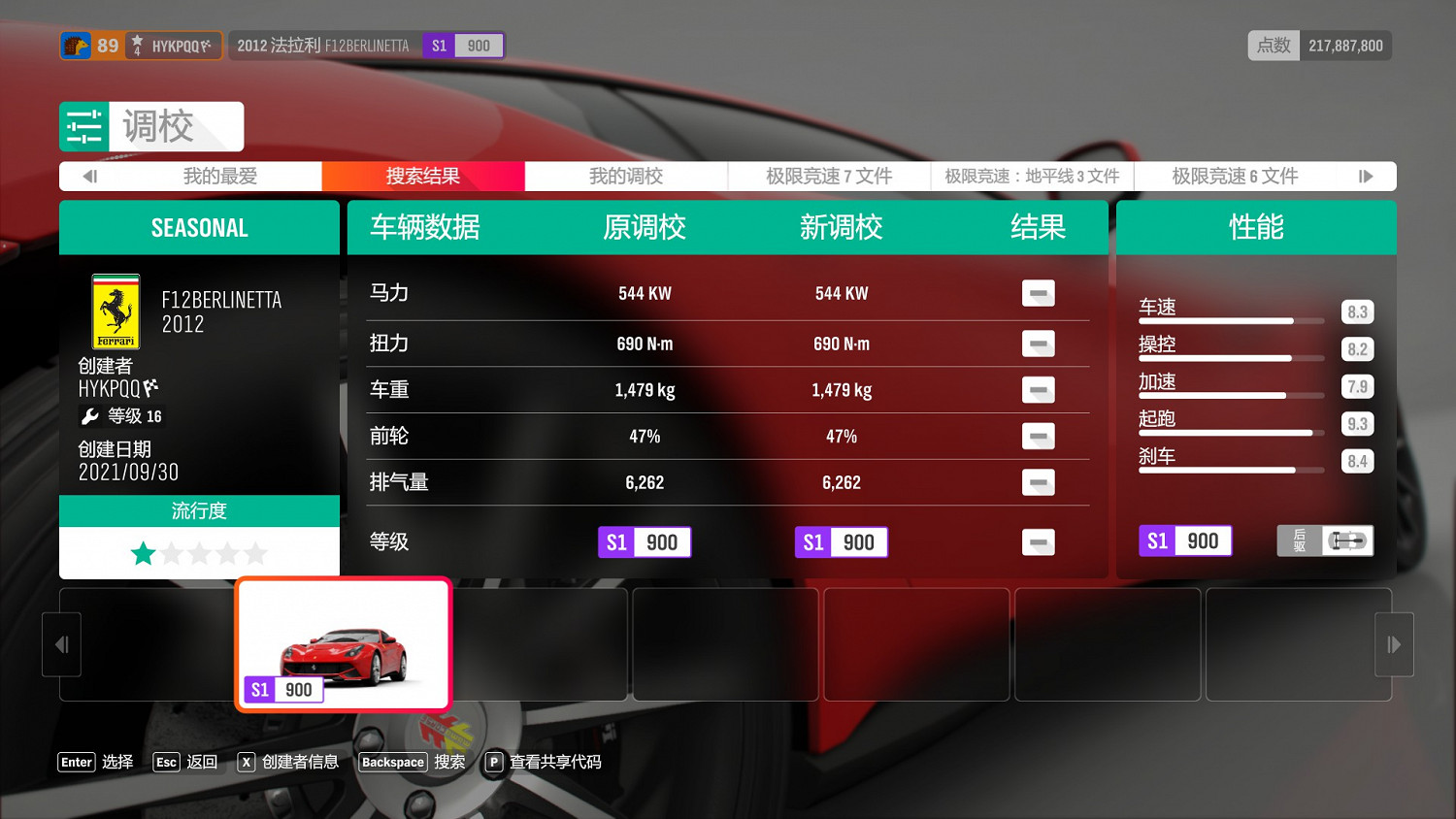The width and height of the screenshot is (1456, 819).
Task: Click the star rank icon beside HYKPQQ gamertag
Action: click(x=138, y=45)
